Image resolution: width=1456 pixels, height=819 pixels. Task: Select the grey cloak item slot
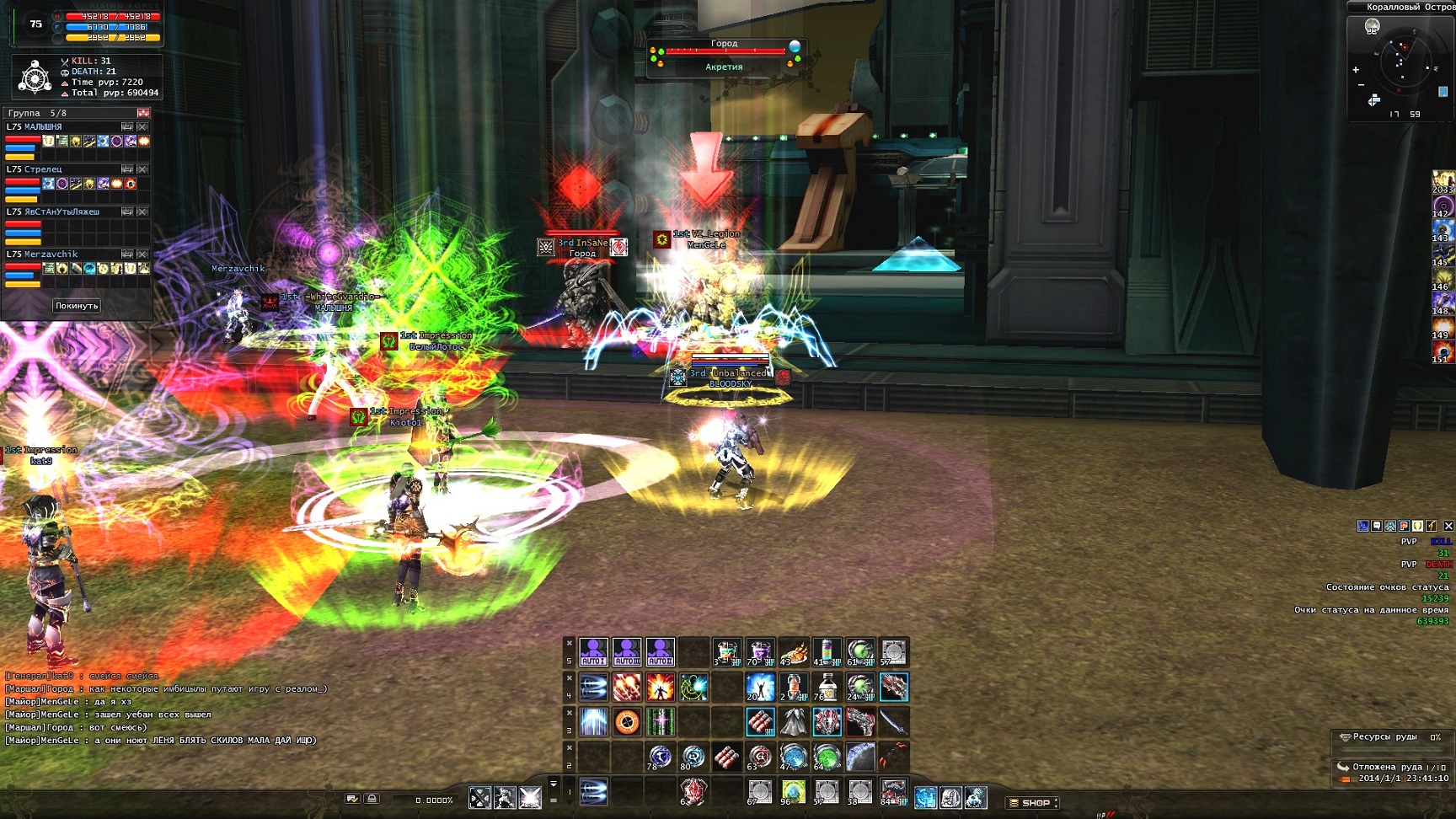coord(793,721)
